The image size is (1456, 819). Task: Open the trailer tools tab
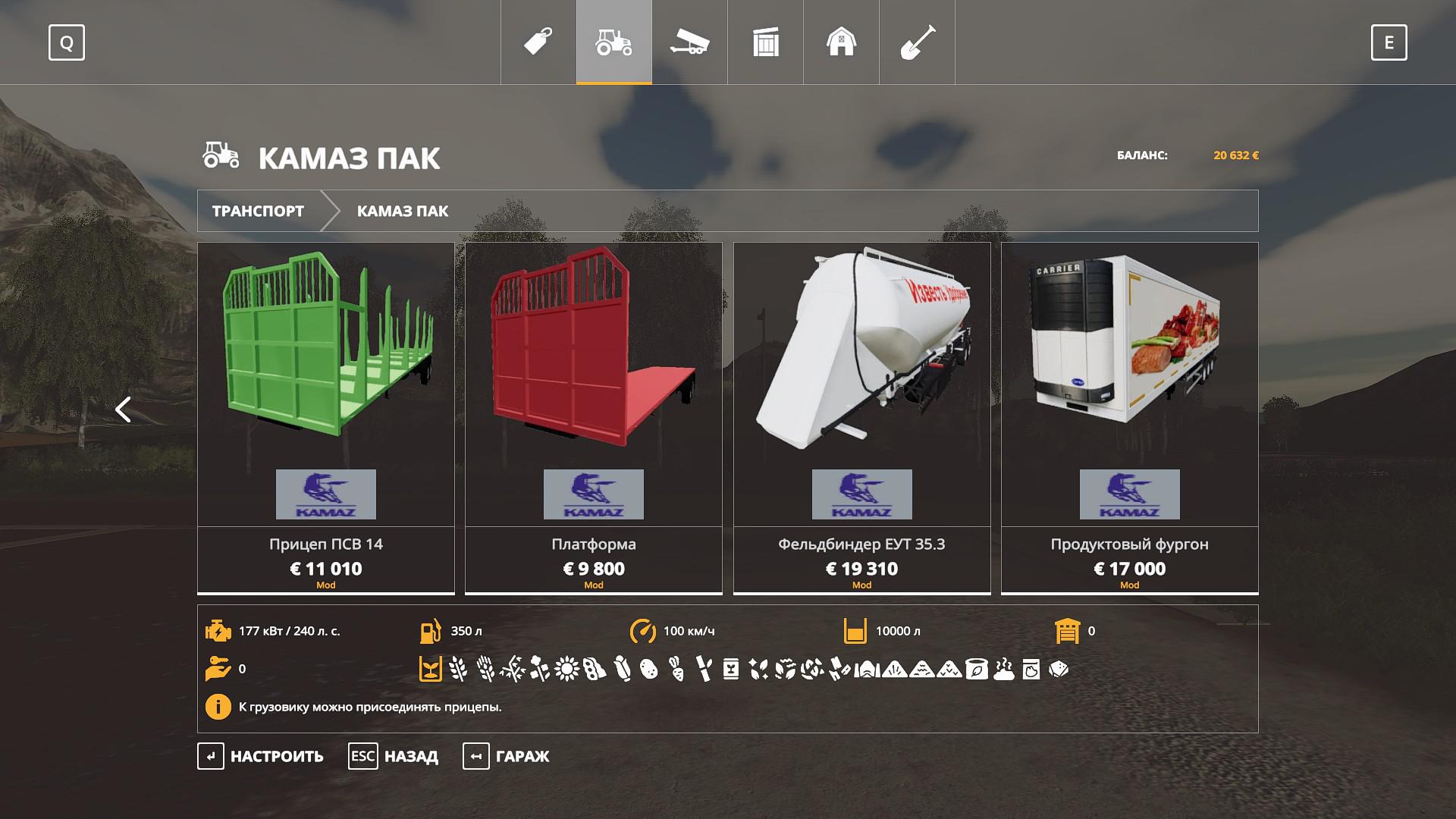click(689, 42)
